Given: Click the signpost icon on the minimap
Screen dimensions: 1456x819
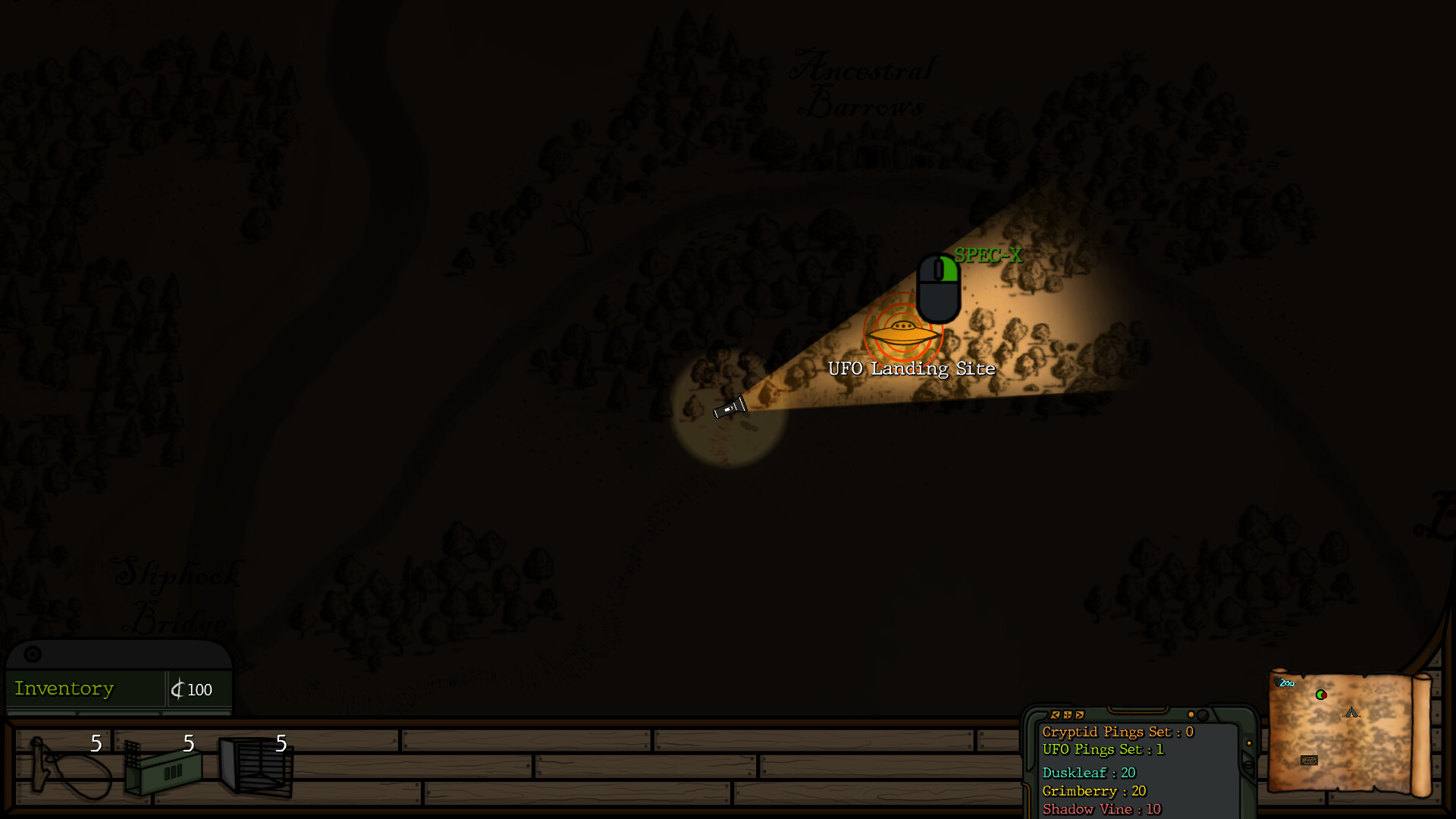Looking at the screenshot, I should (x=1309, y=761).
